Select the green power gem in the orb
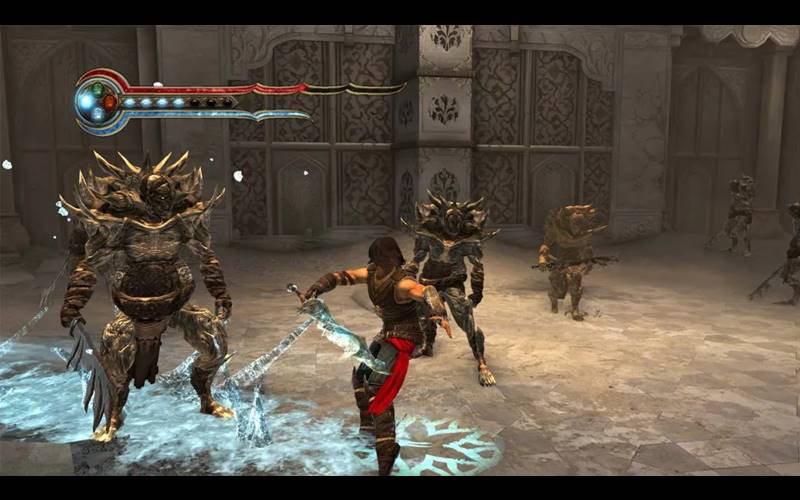The image size is (800, 500). coord(97,87)
